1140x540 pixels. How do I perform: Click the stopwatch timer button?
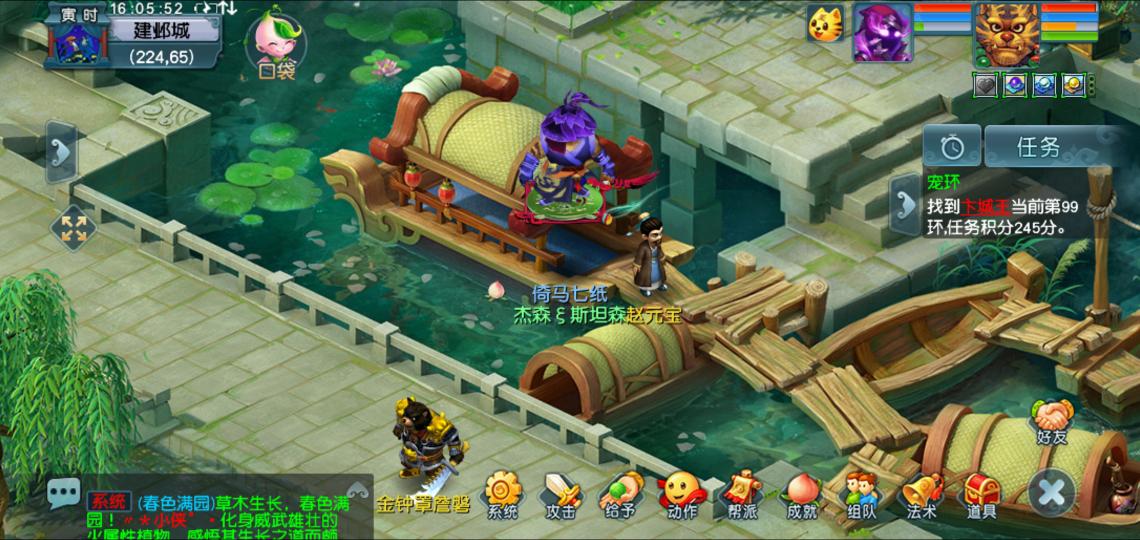point(951,147)
